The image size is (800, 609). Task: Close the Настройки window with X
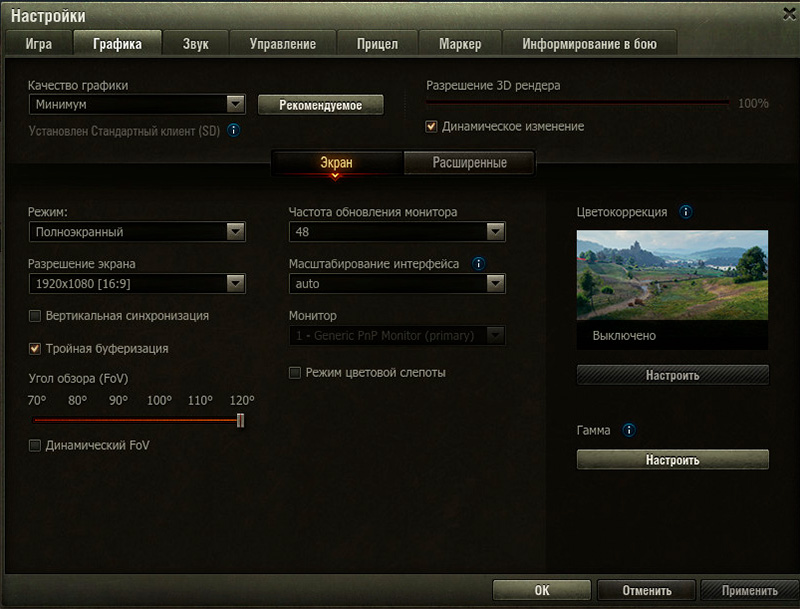[x=786, y=12]
